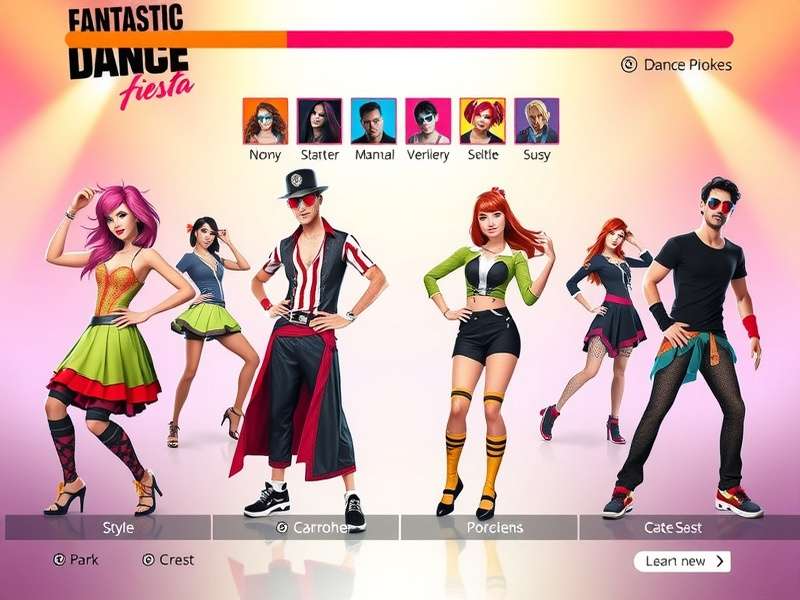Click the Park option

click(x=76, y=560)
